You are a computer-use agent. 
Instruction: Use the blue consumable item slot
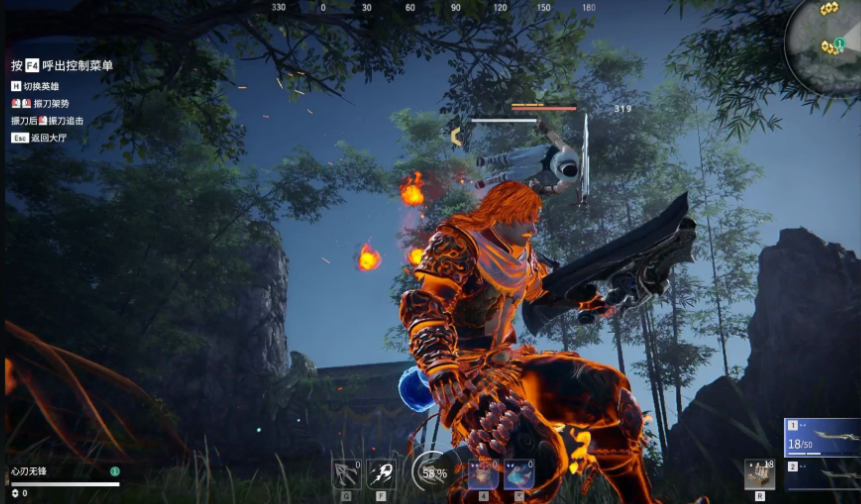[518, 474]
